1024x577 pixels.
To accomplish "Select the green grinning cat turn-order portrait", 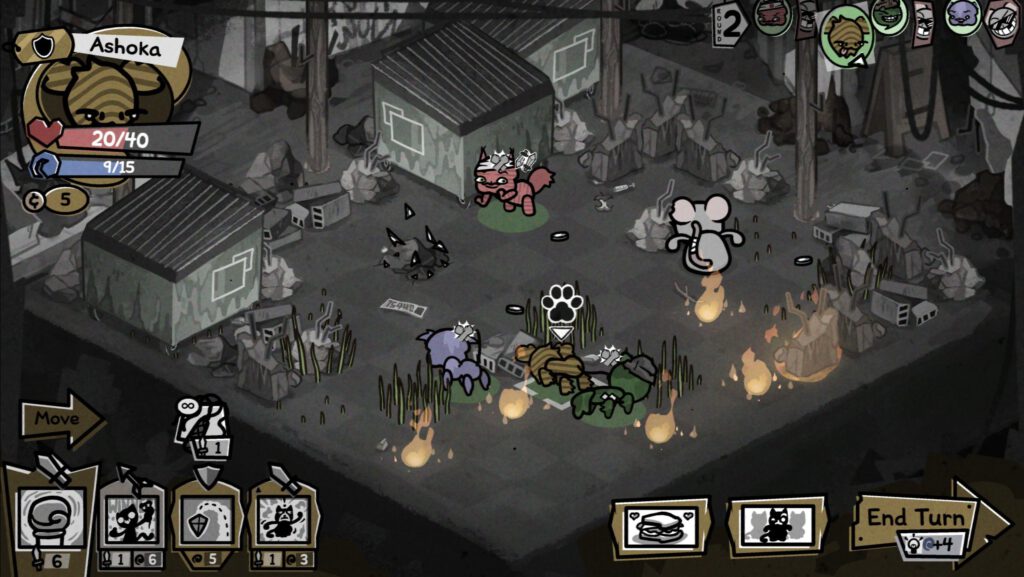I will [888, 15].
